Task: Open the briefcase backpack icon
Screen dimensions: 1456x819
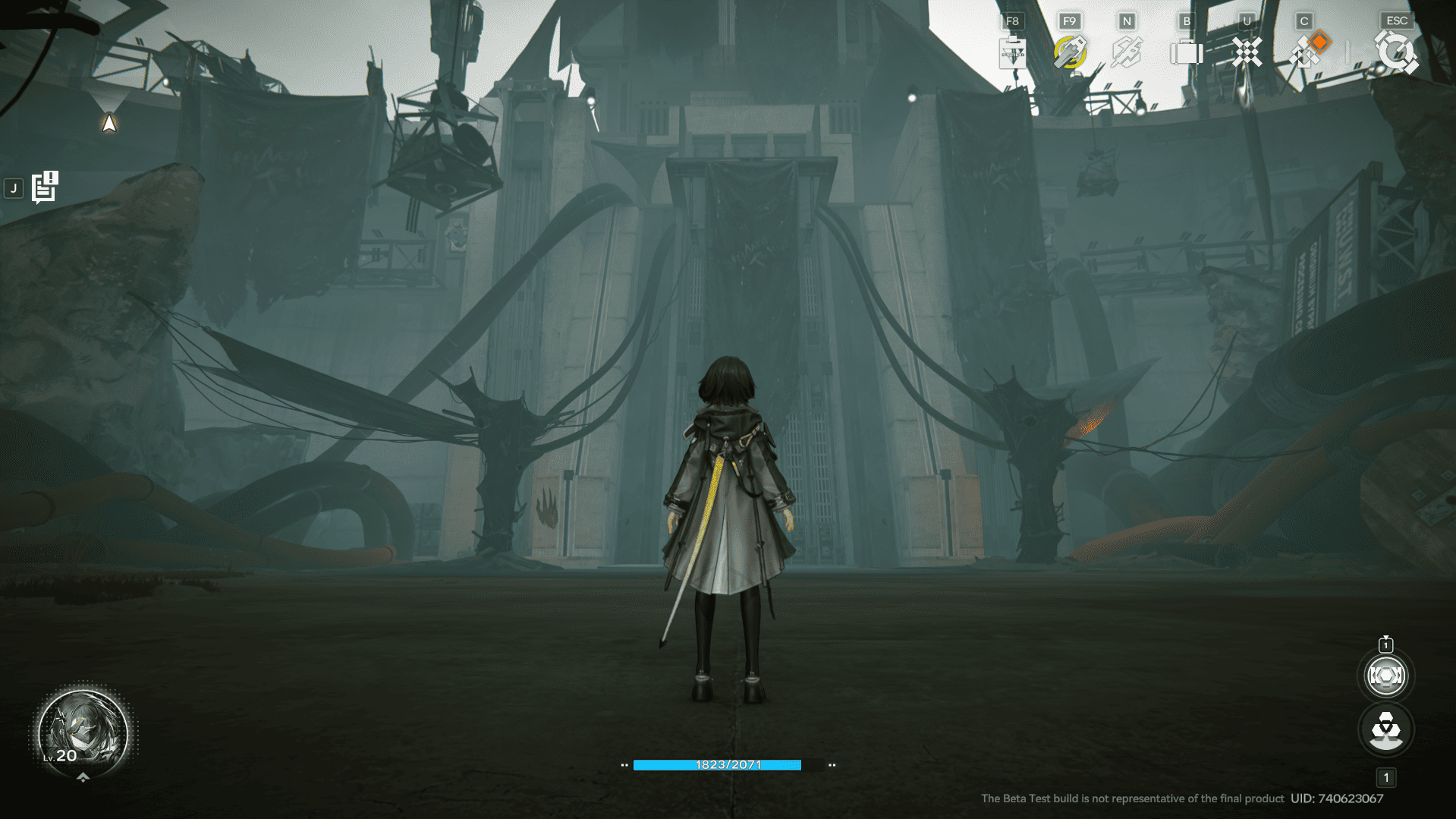Action: tap(1186, 52)
